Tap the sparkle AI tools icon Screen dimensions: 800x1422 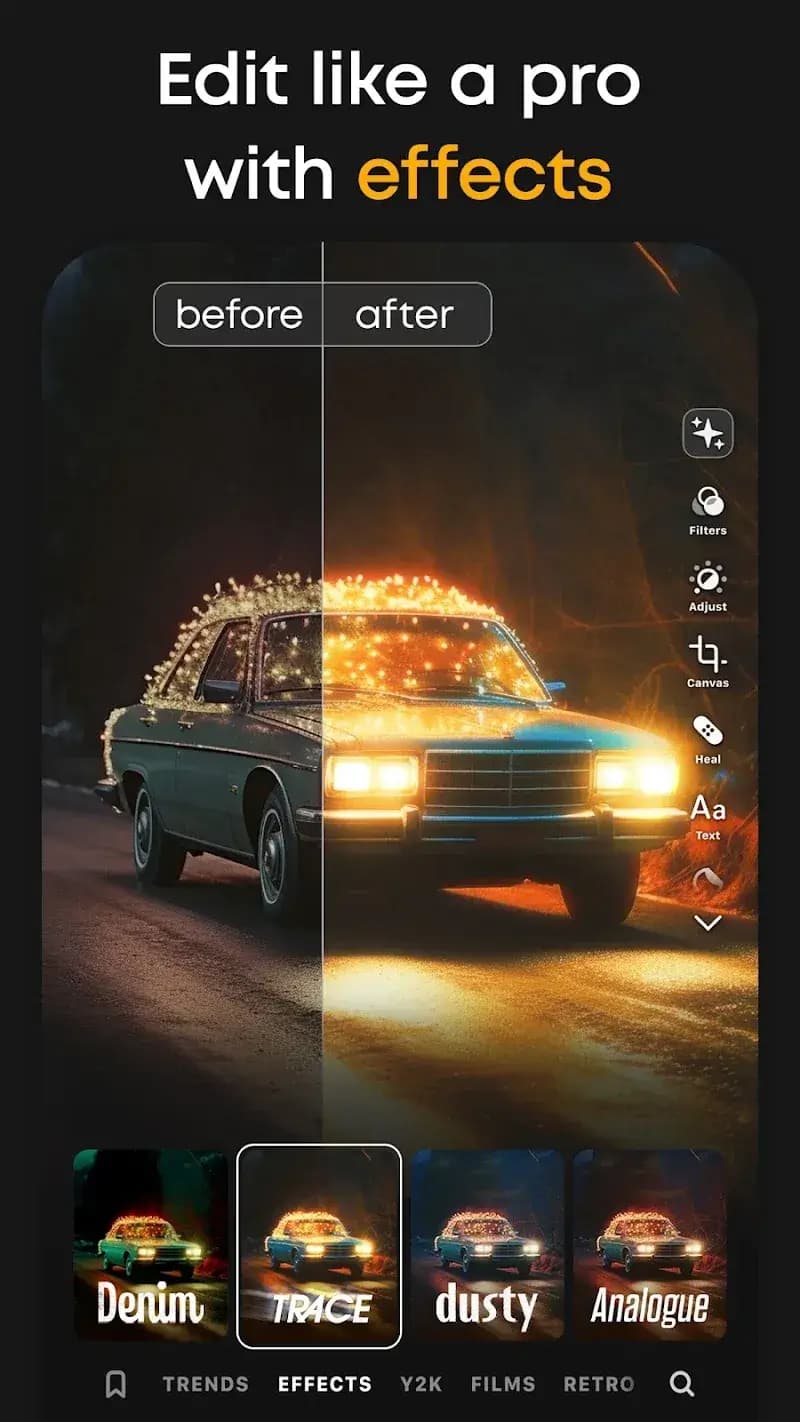[708, 434]
